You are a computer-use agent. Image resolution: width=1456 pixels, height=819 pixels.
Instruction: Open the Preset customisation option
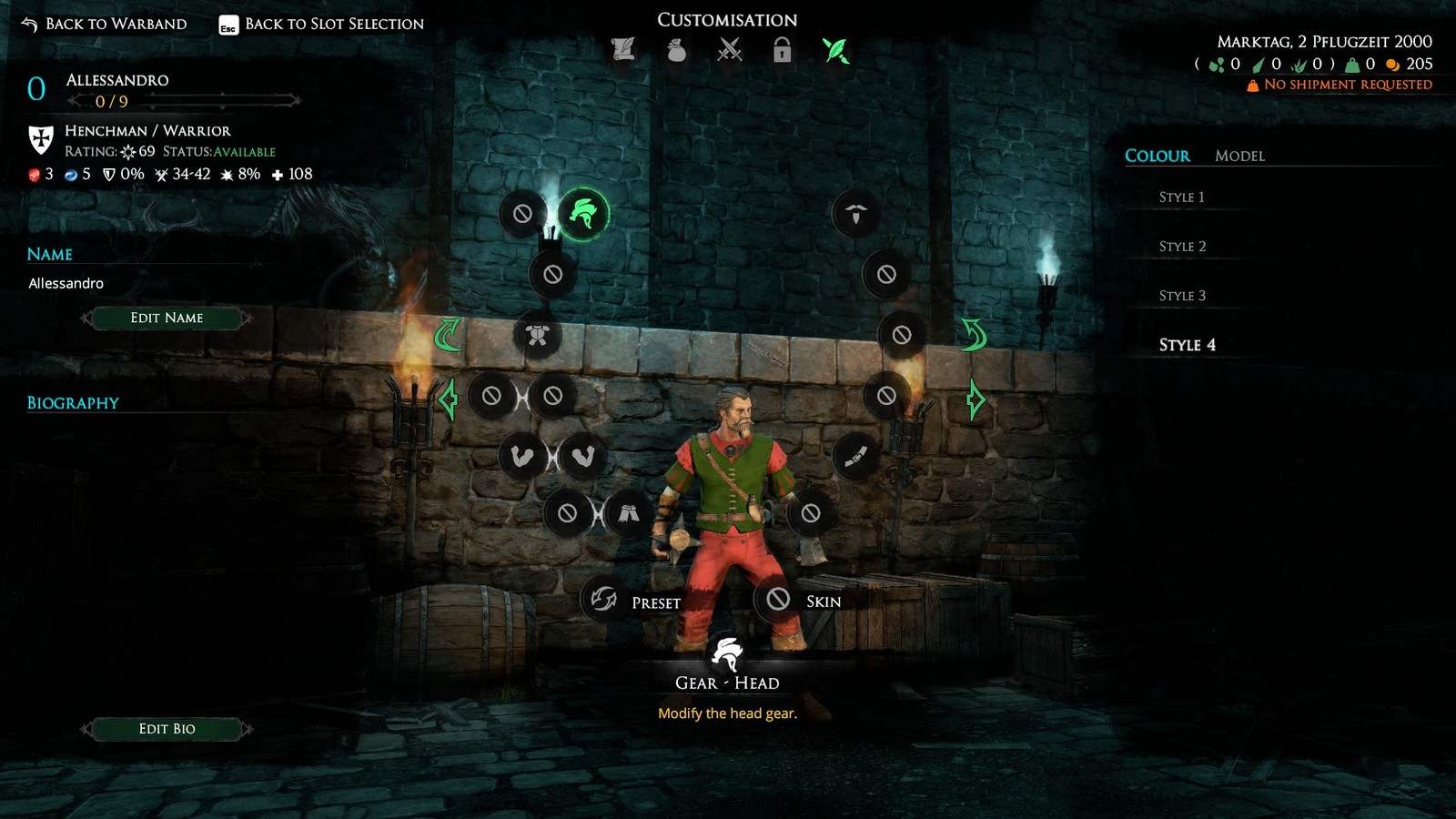604,600
